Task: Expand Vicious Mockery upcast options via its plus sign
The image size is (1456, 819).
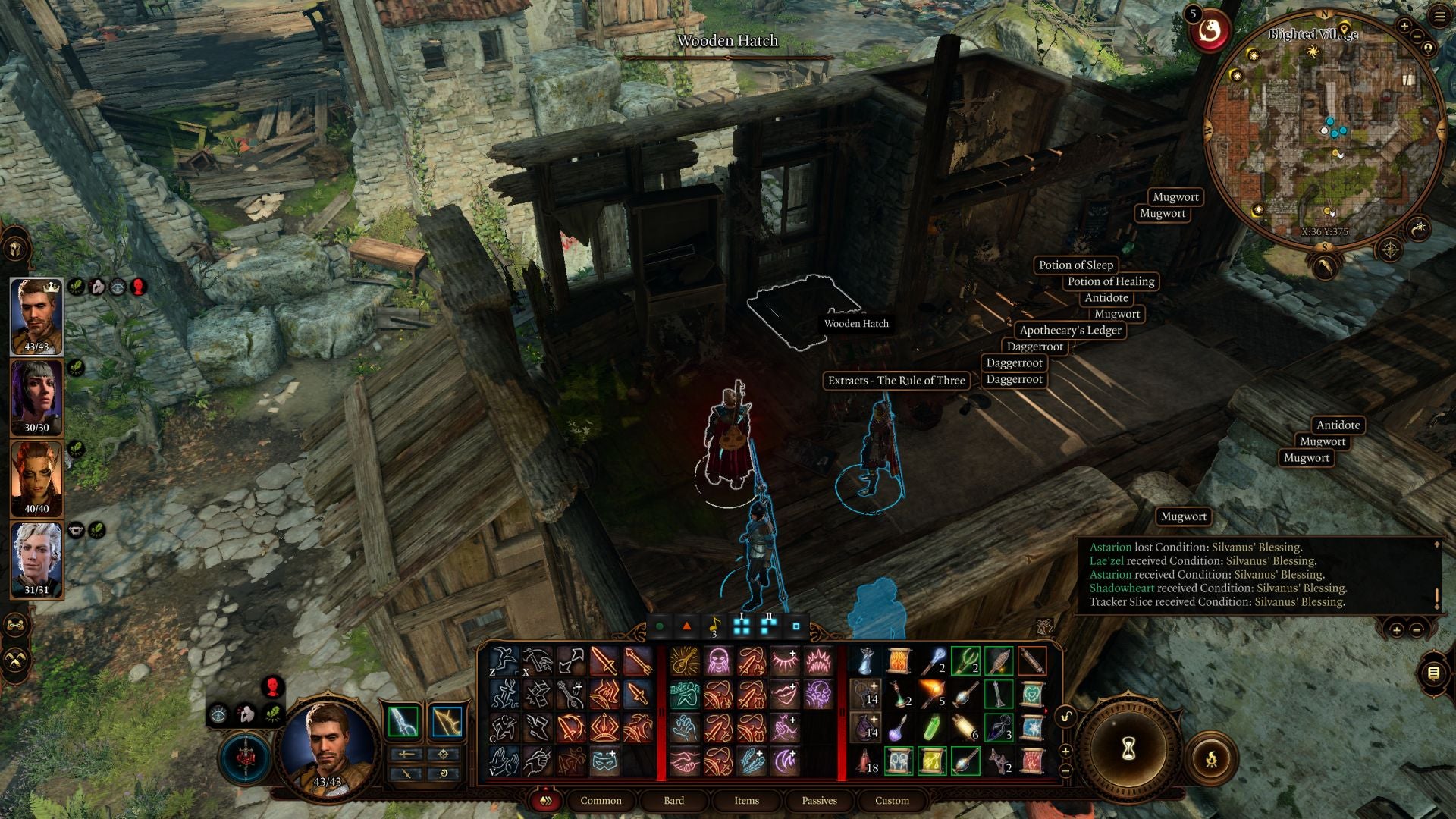Action: [793, 685]
